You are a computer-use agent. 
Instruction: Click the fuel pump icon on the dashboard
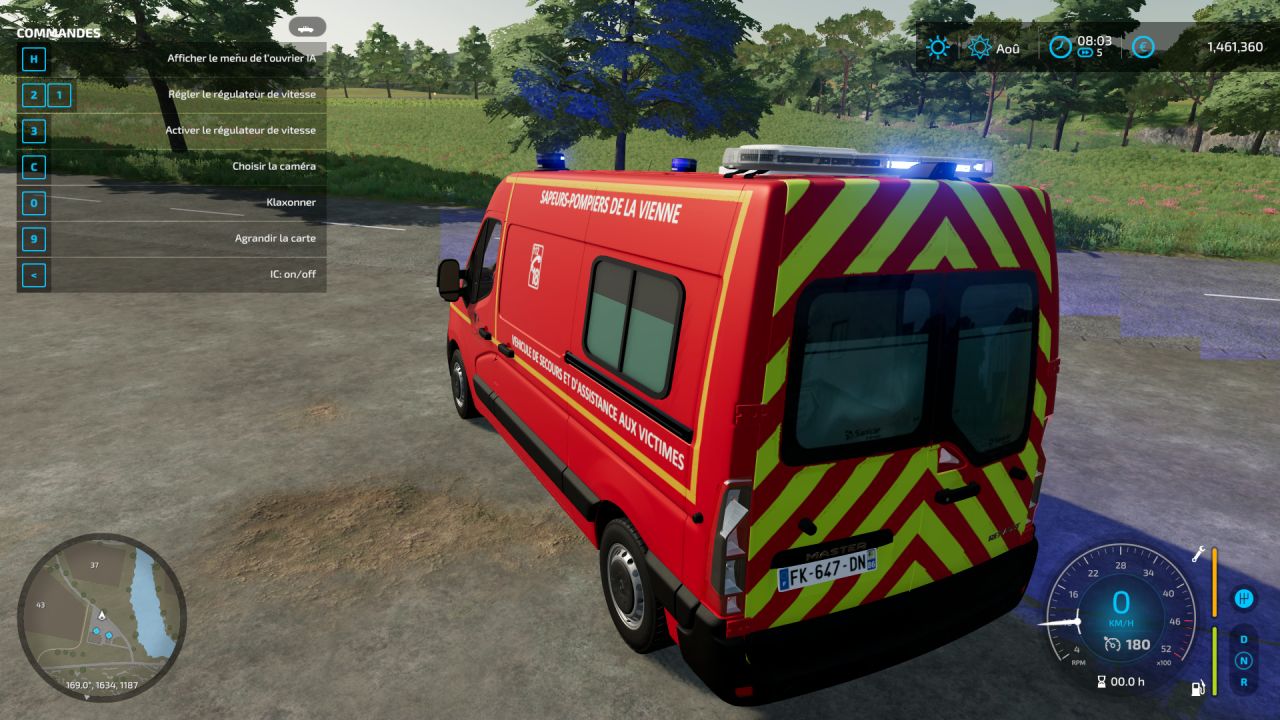pos(1197,688)
